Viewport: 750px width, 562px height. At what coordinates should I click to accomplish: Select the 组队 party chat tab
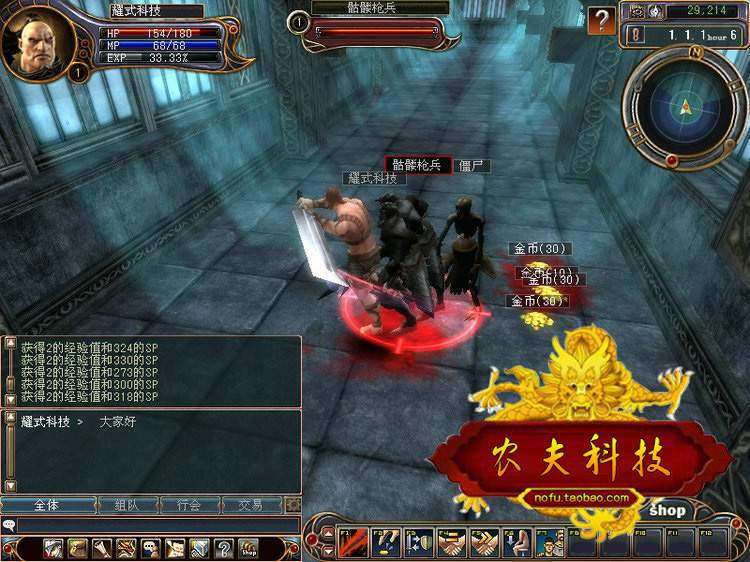(x=126, y=505)
